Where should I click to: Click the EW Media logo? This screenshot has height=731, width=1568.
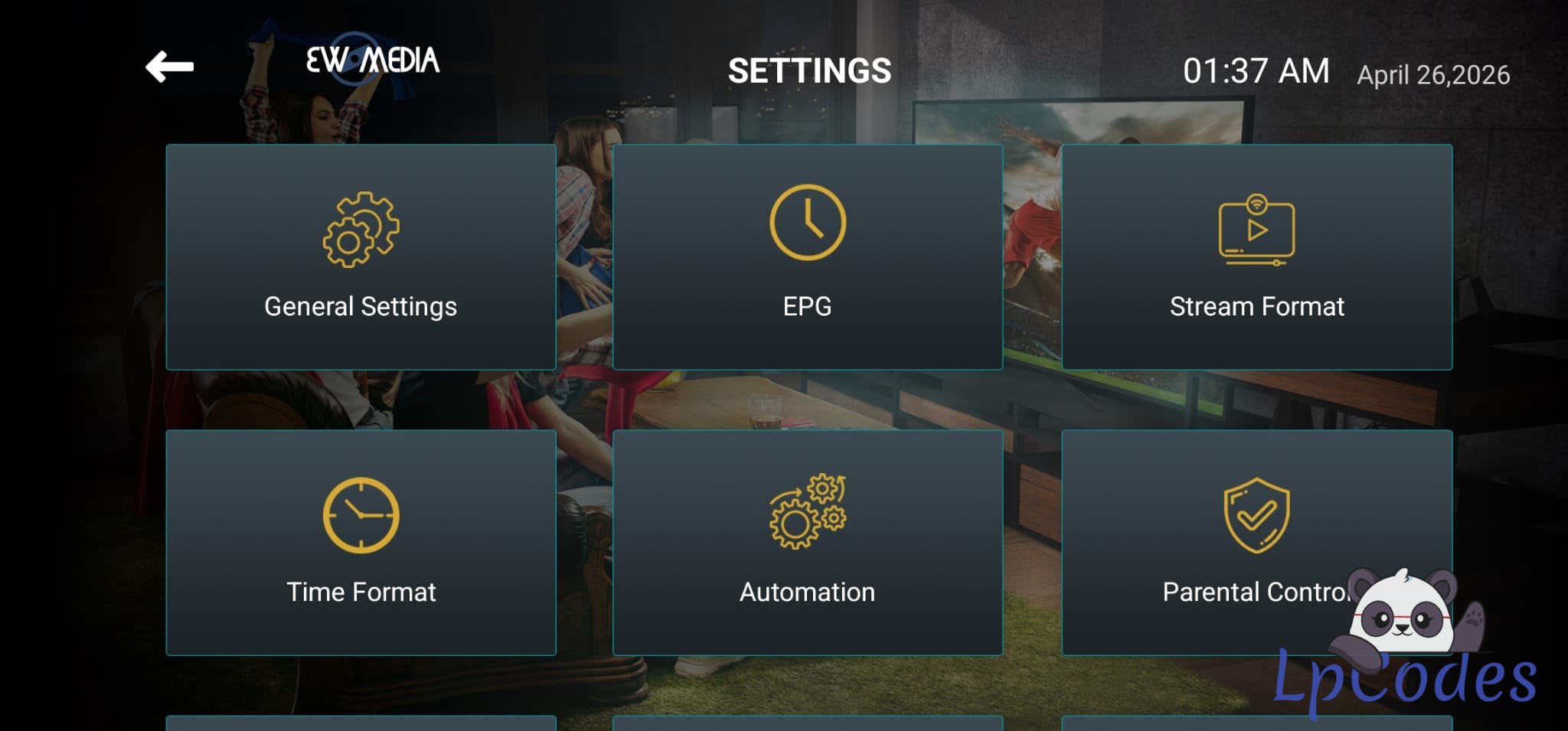[x=373, y=60]
